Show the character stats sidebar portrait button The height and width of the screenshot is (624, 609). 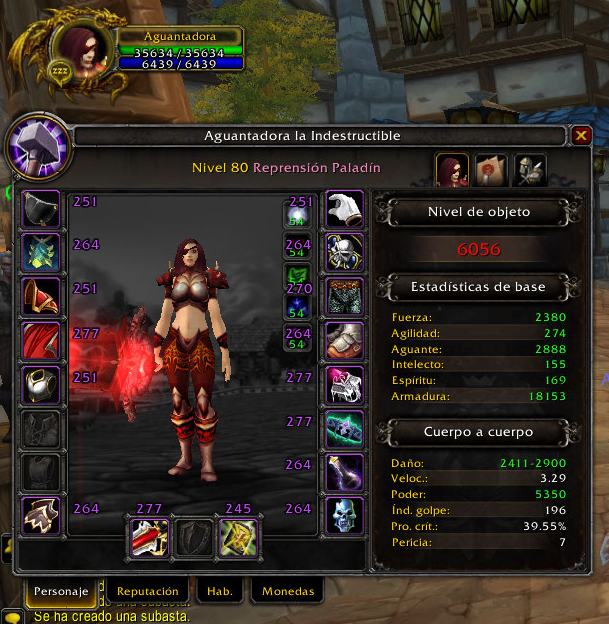[452, 170]
